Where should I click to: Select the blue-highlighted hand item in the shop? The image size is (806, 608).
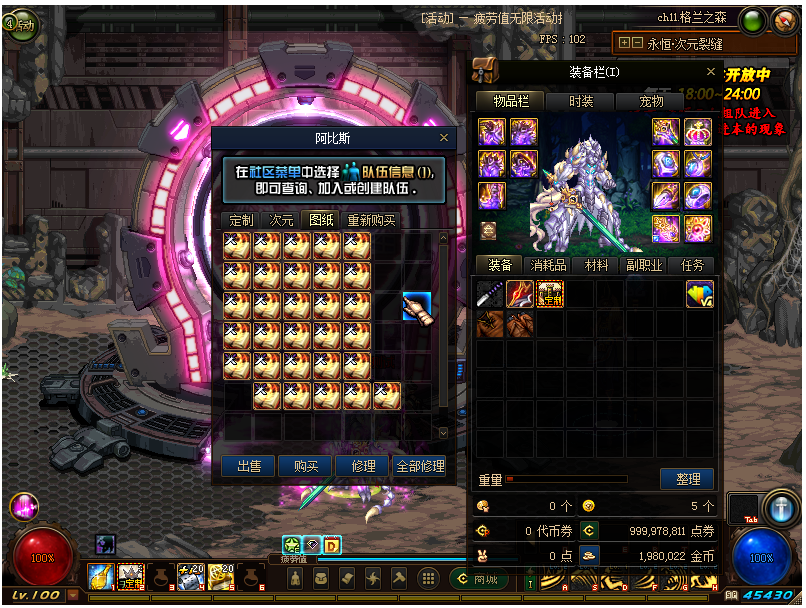[417, 306]
